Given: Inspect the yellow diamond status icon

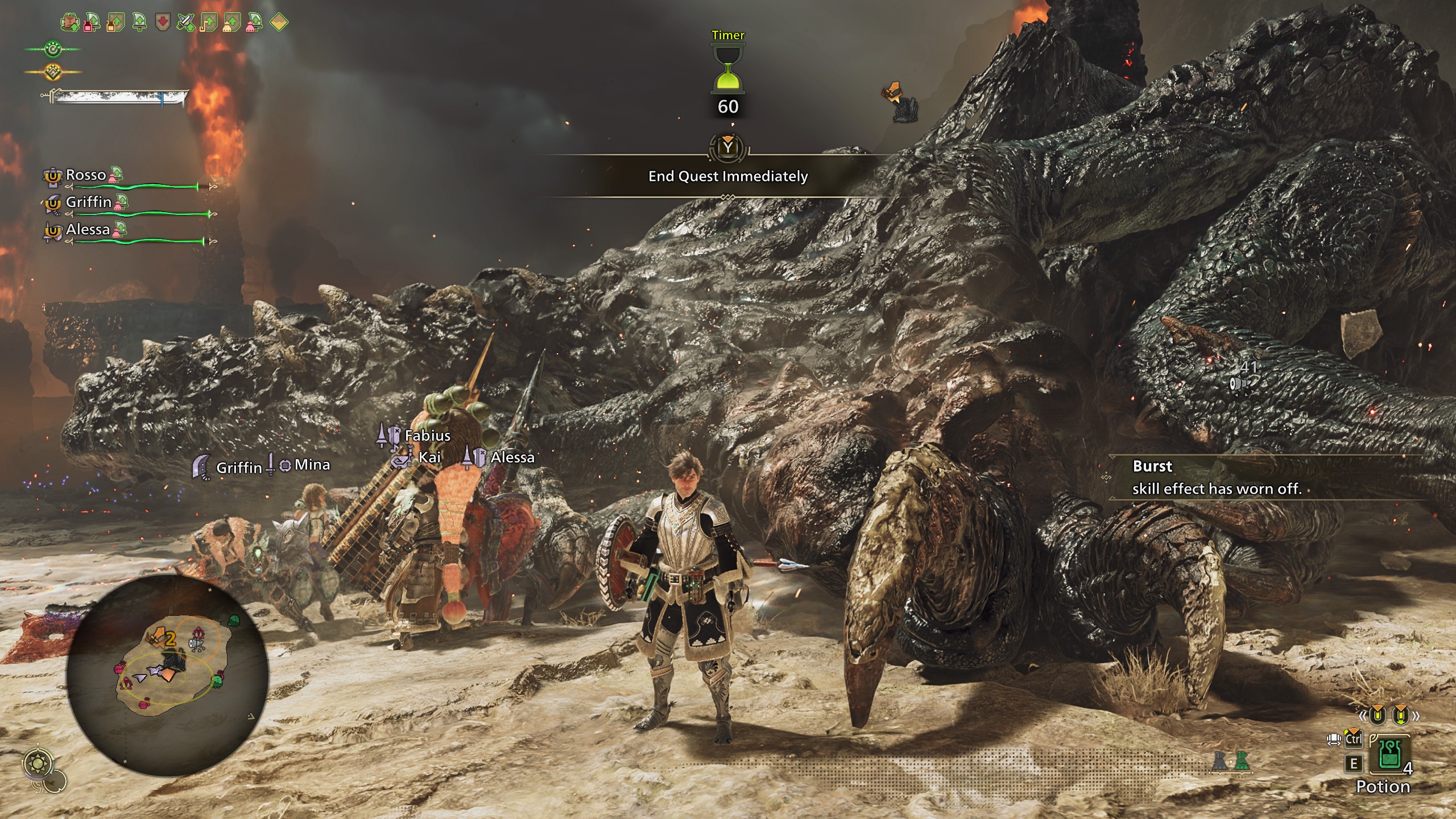Looking at the screenshot, I should tap(279, 23).
